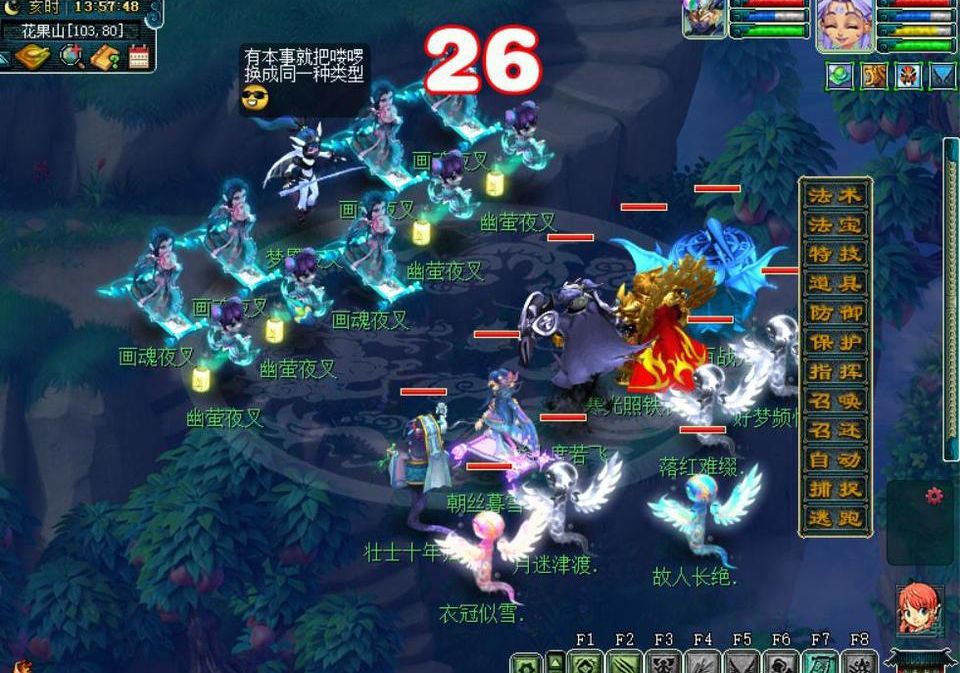Select 逃跑 to flee battle
Image resolution: width=960 pixels, height=673 pixels.
835,519
